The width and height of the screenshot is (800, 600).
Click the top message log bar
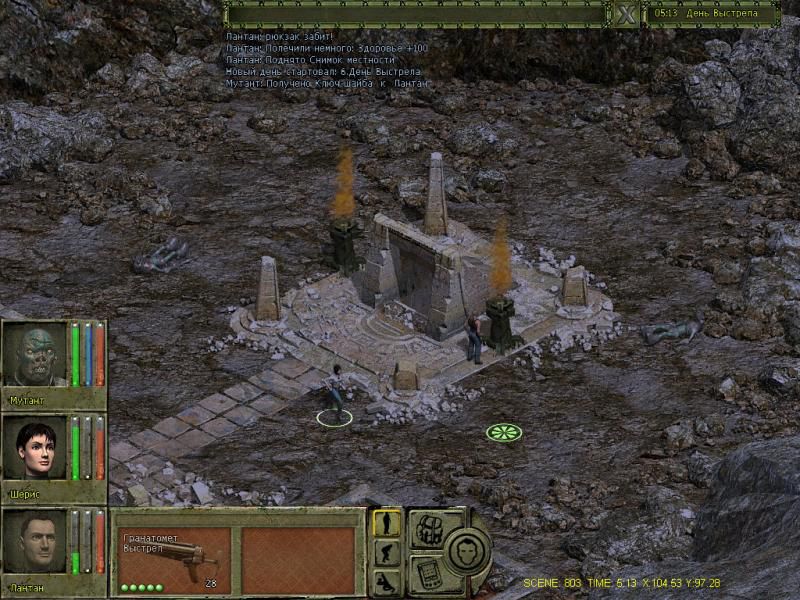415,14
